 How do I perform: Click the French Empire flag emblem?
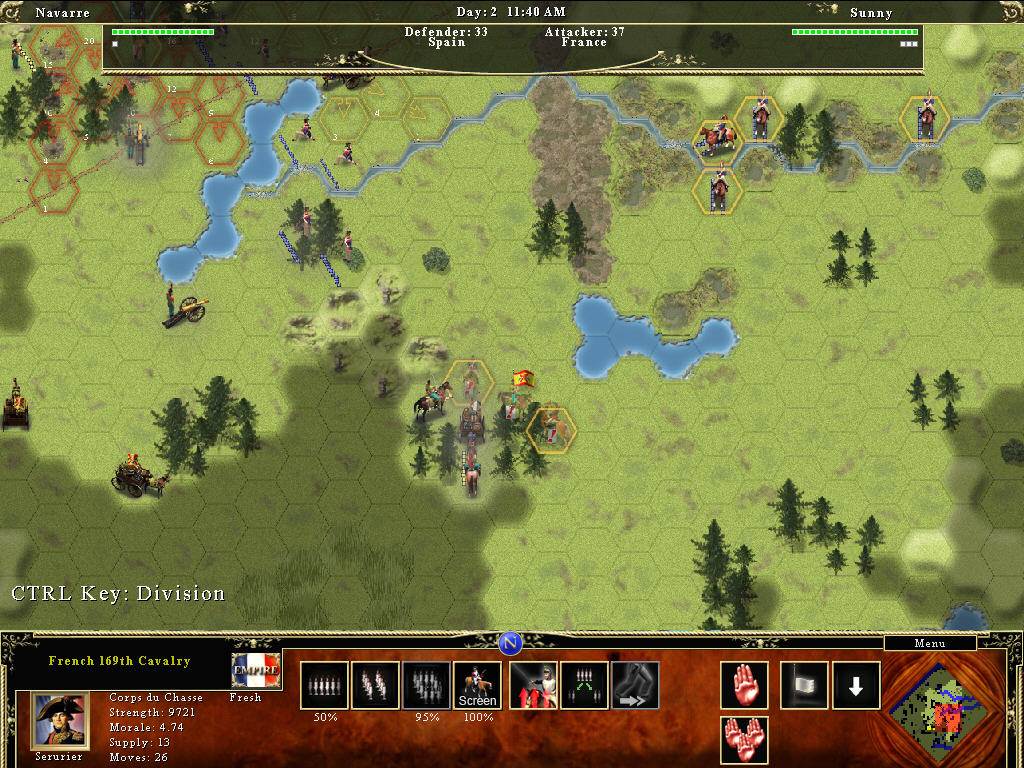(256, 671)
